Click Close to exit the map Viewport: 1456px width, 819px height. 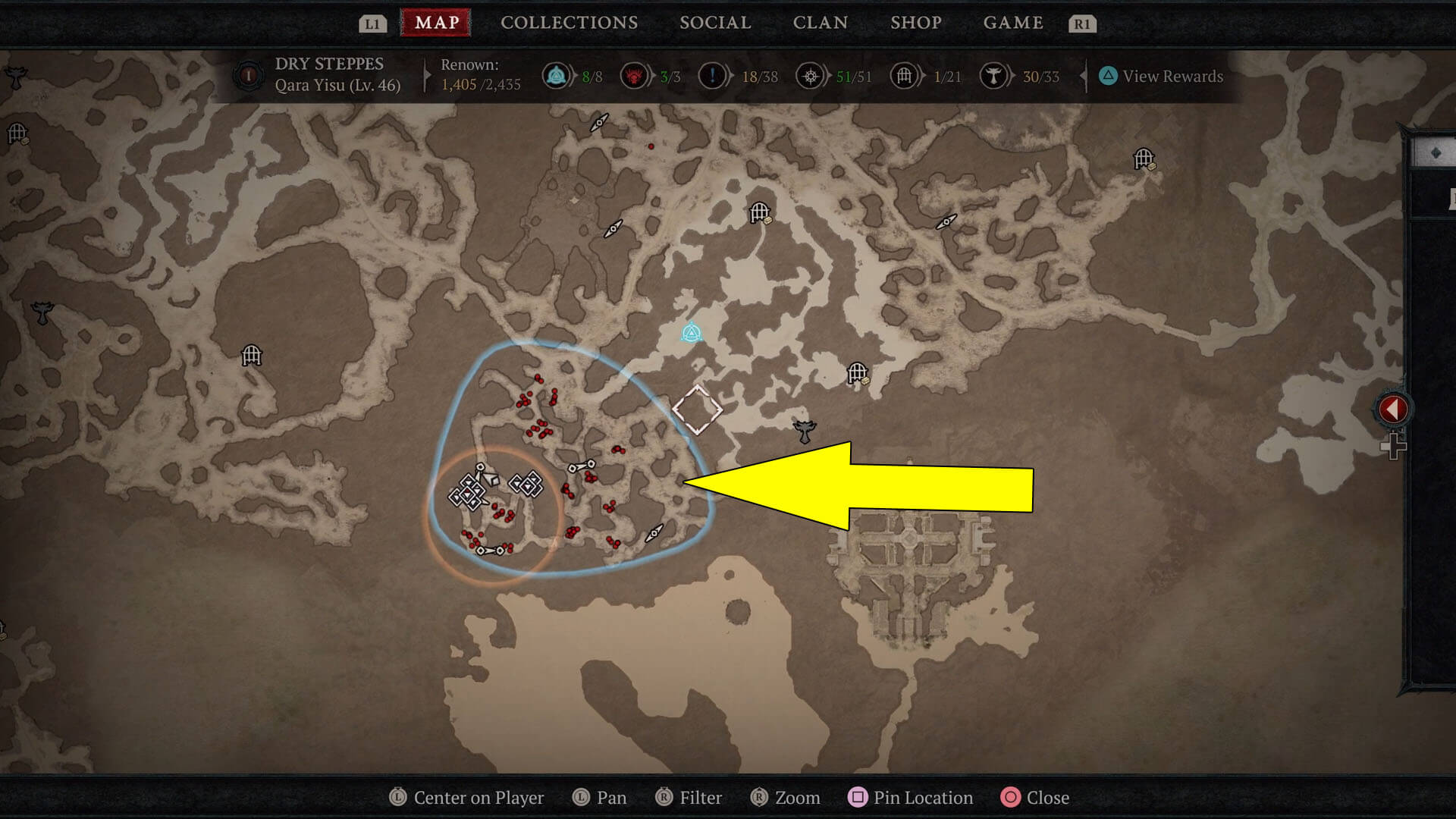point(1048,797)
